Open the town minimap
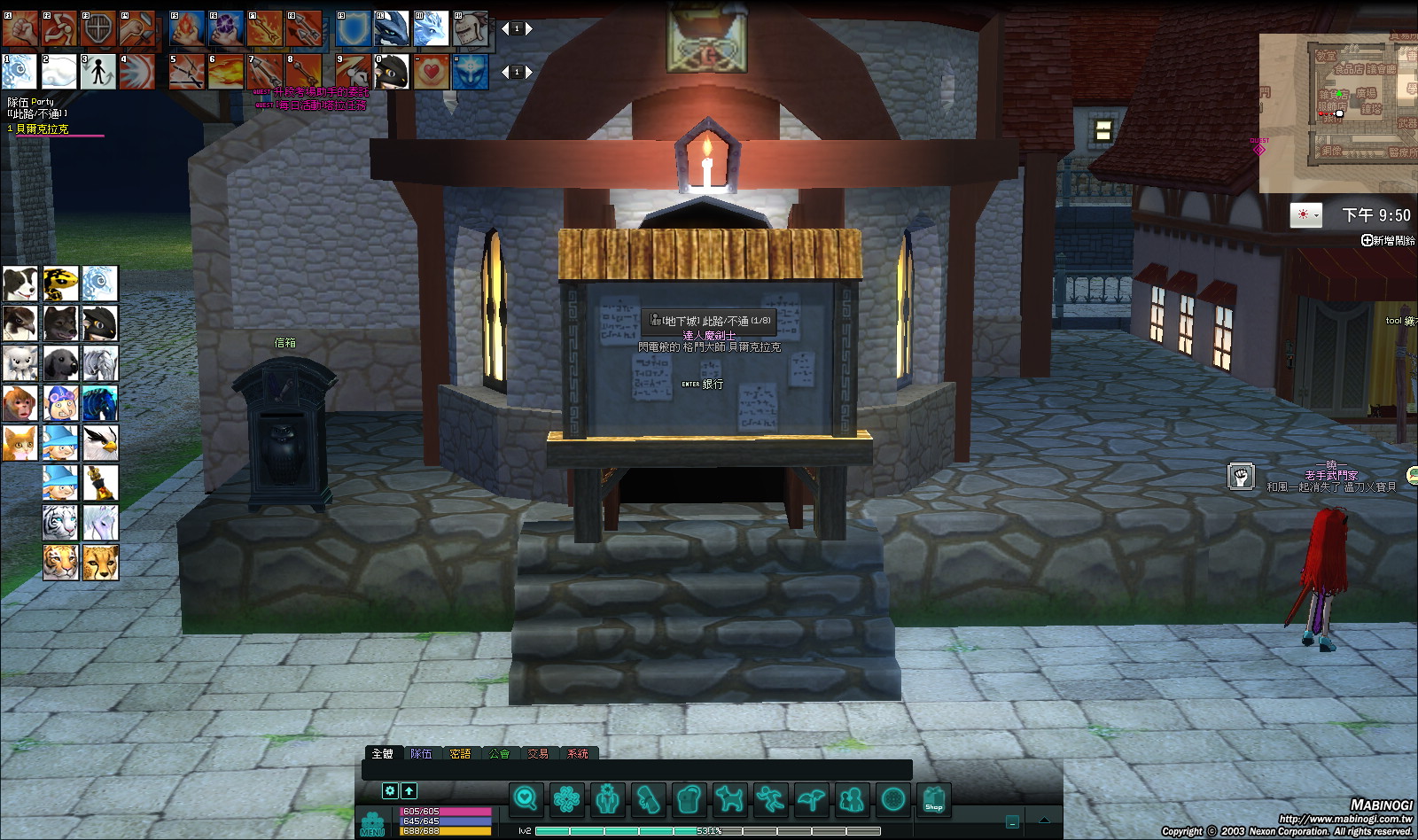Screen dimensions: 1418x840 click(1338, 113)
